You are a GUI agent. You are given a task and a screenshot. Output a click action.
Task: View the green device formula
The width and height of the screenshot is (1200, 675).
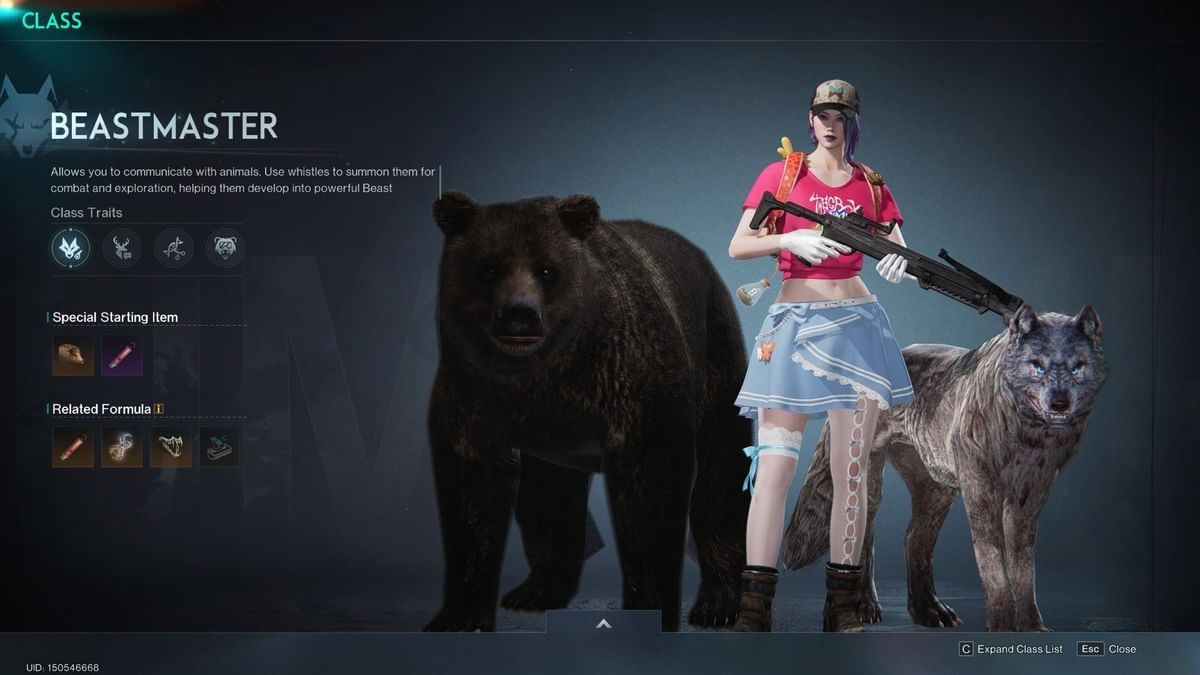coord(219,447)
